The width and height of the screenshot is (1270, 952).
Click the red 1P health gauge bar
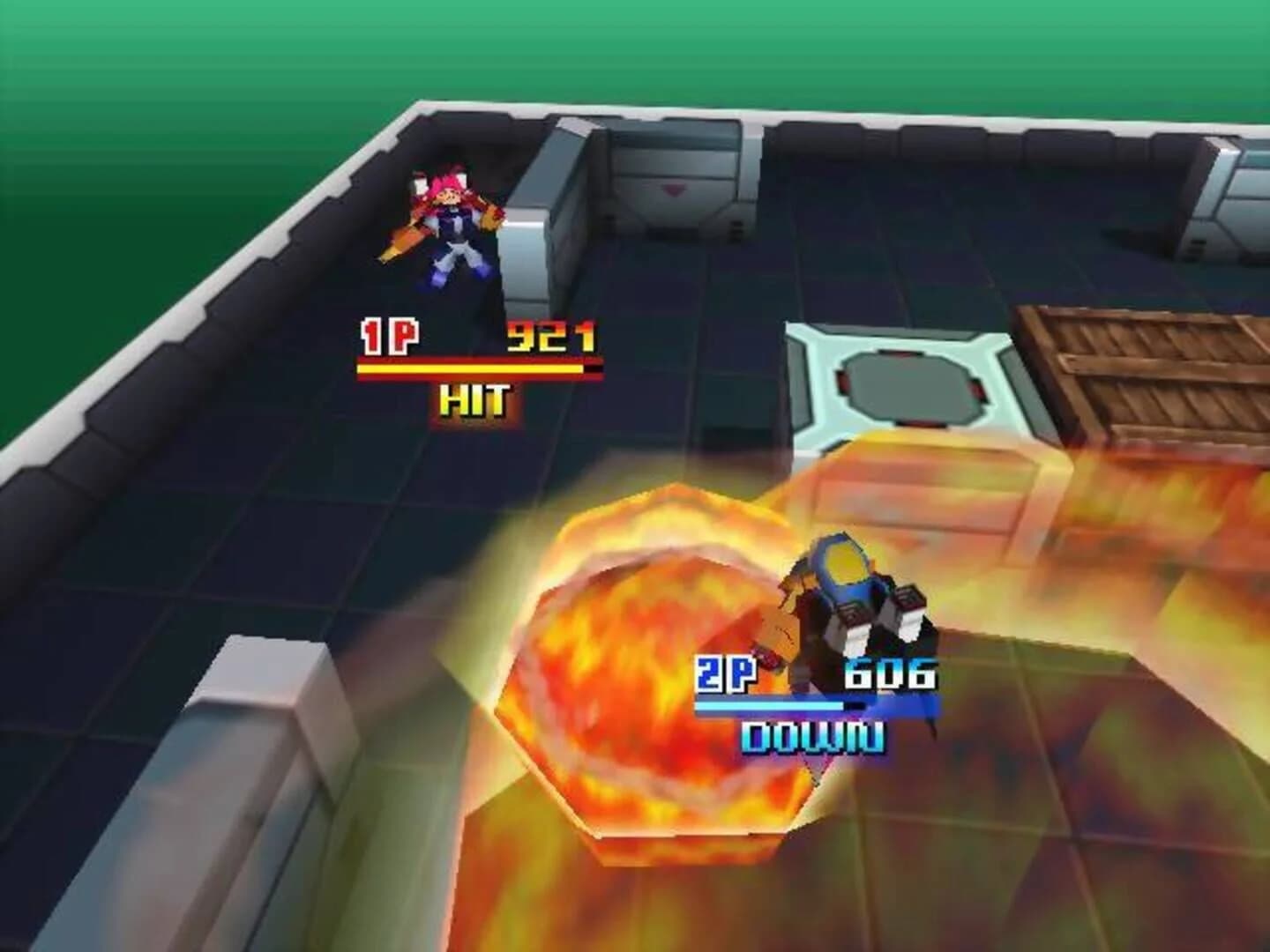(x=476, y=370)
